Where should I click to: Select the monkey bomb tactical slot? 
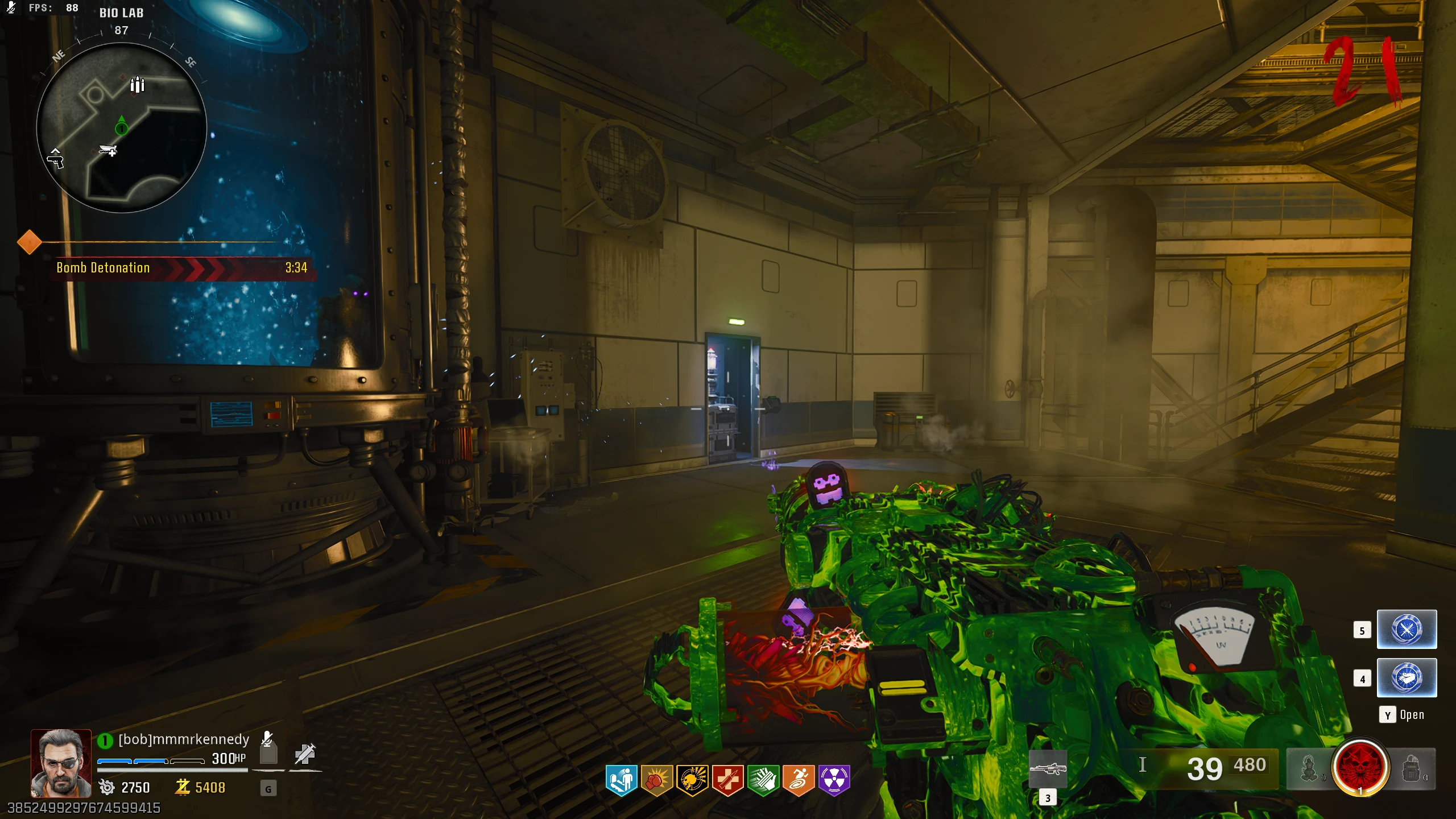pos(1309,769)
